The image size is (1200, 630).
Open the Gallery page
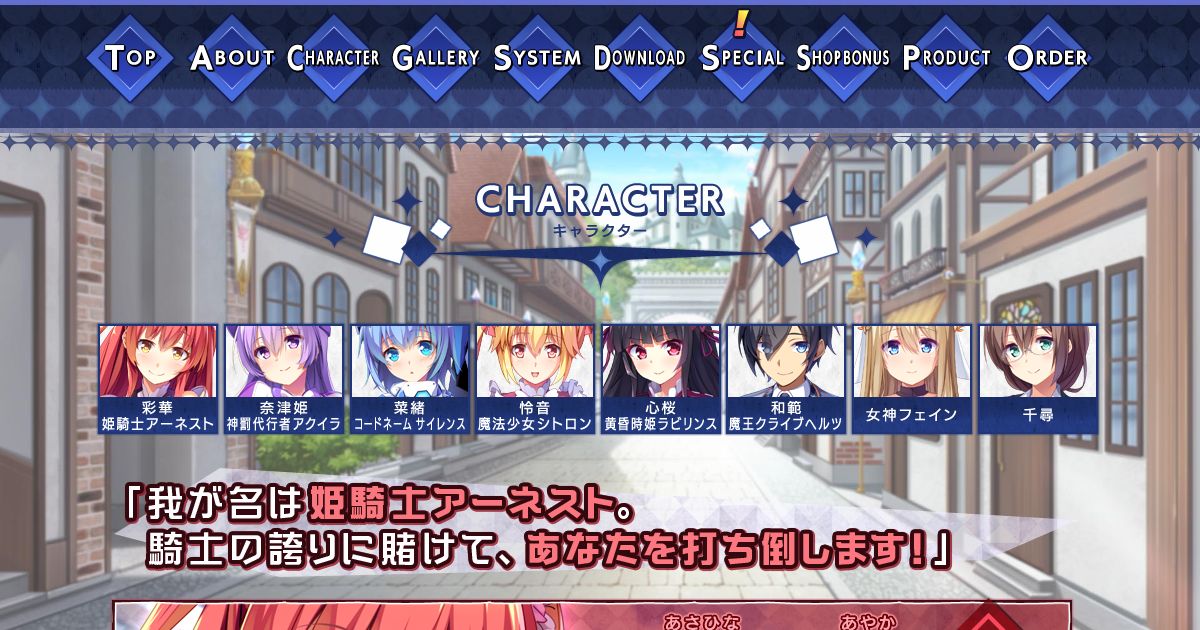pyautogui.click(x=436, y=57)
